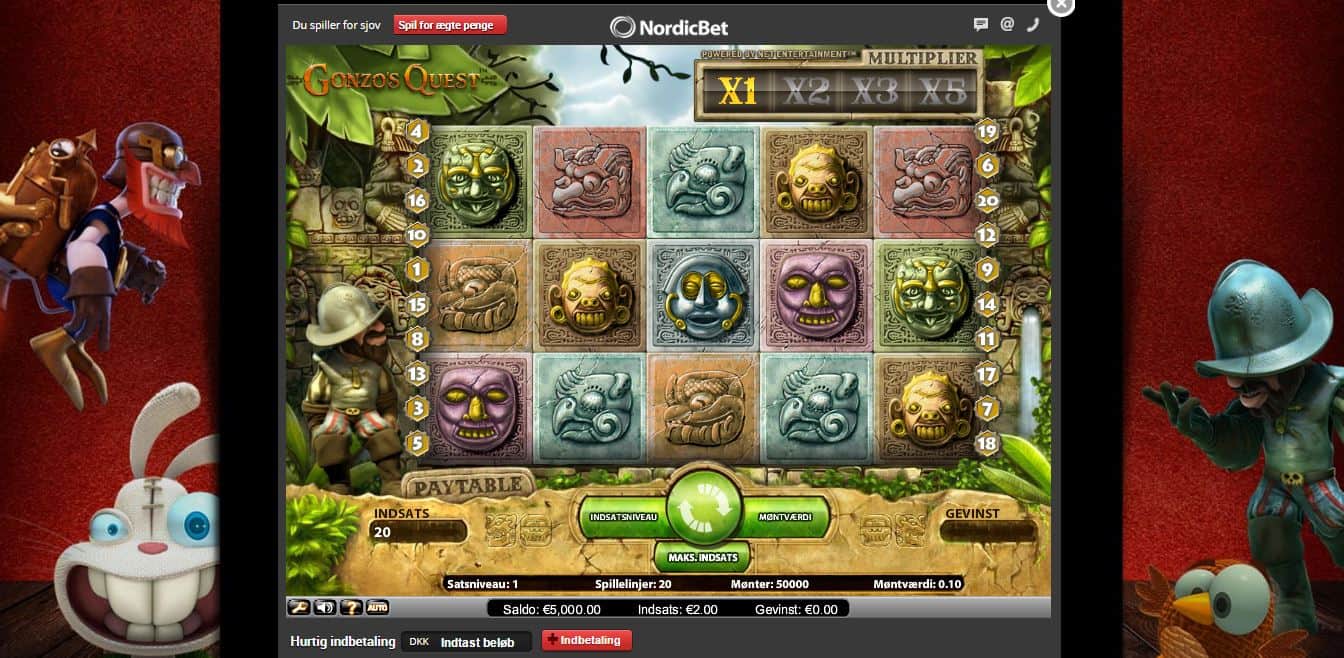Image resolution: width=1344 pixels, height=658 pixels.
Task: Spin the reels with the green button
Action: point(704,509)
